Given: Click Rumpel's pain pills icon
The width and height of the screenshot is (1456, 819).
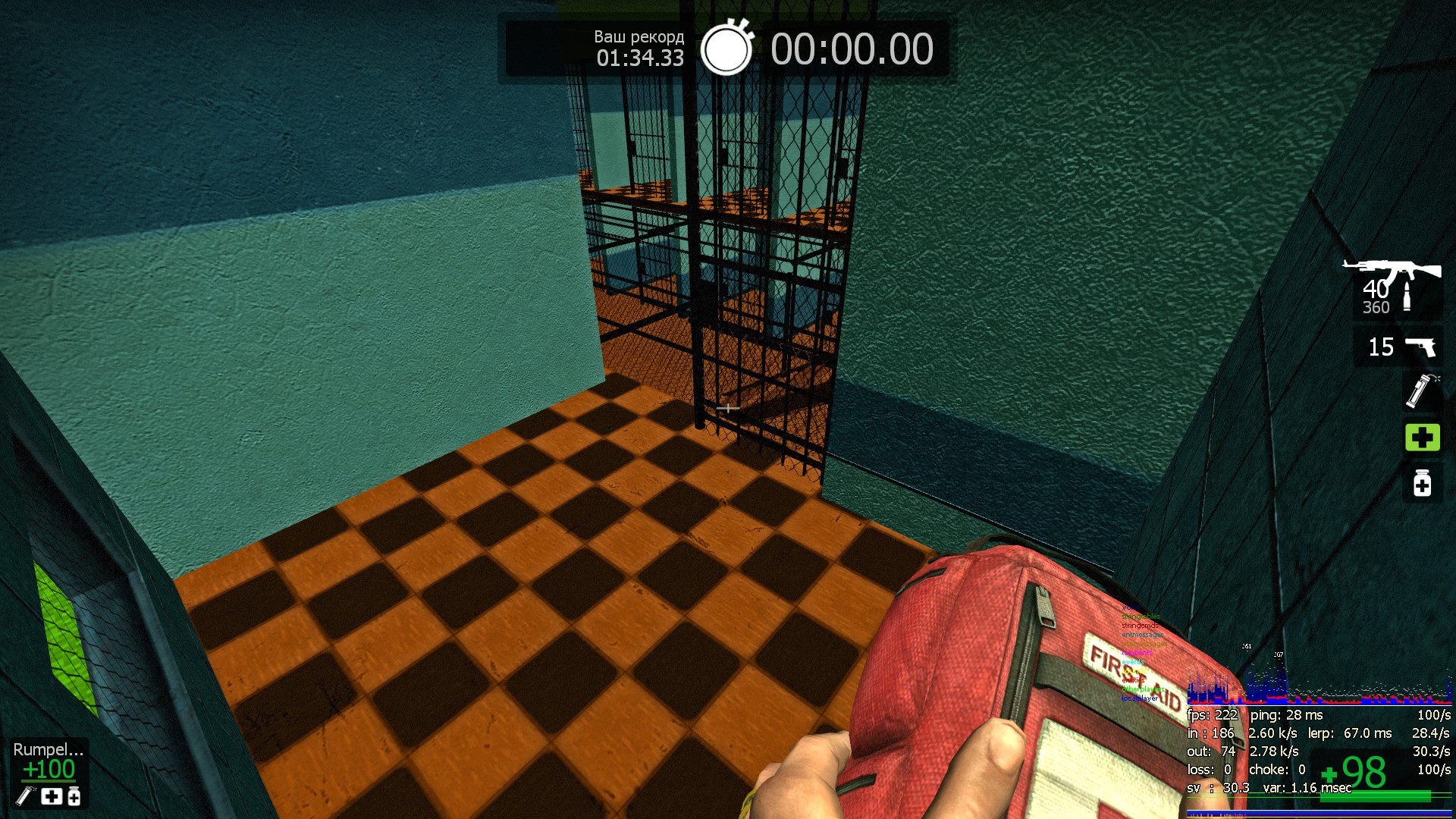Looking at the screenshot, I should click(74, 796).
